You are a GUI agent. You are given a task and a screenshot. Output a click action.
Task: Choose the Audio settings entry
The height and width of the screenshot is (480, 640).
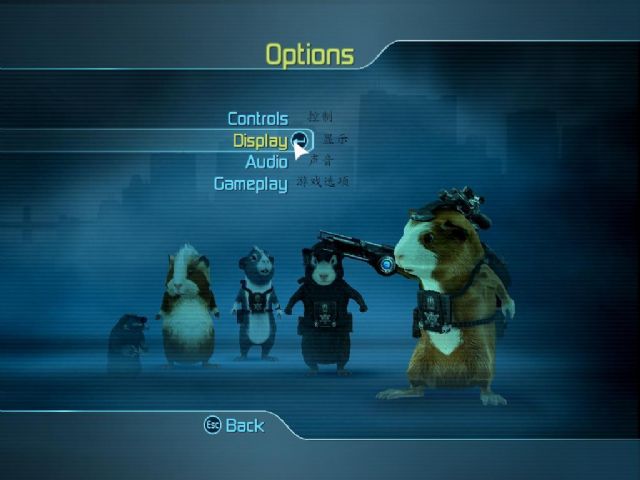[266, 162]
